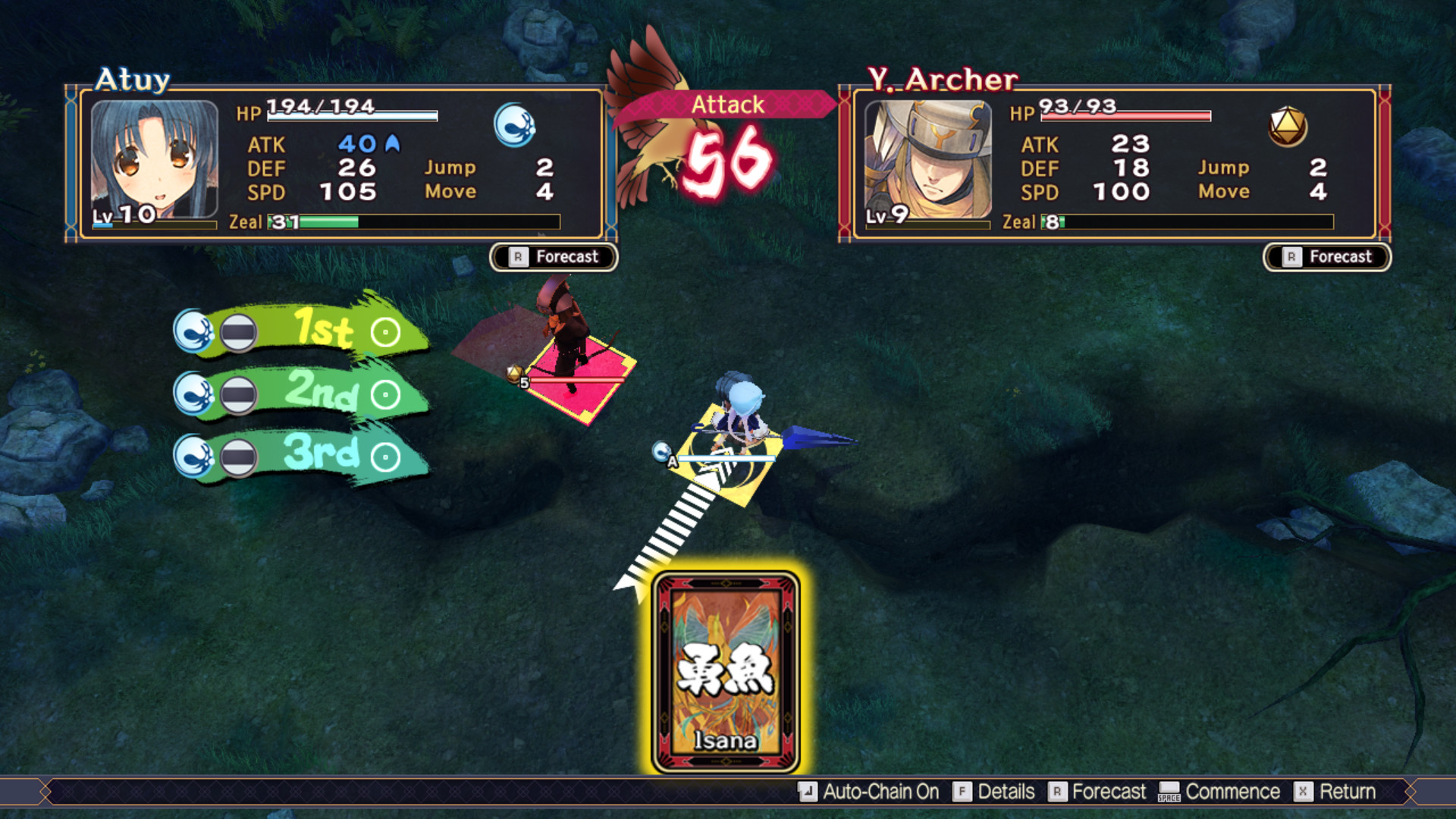Screen dimensions: 1456x819
Task: Toggle the gray dash marker on the 1st banner
Action: pos(240,330)
